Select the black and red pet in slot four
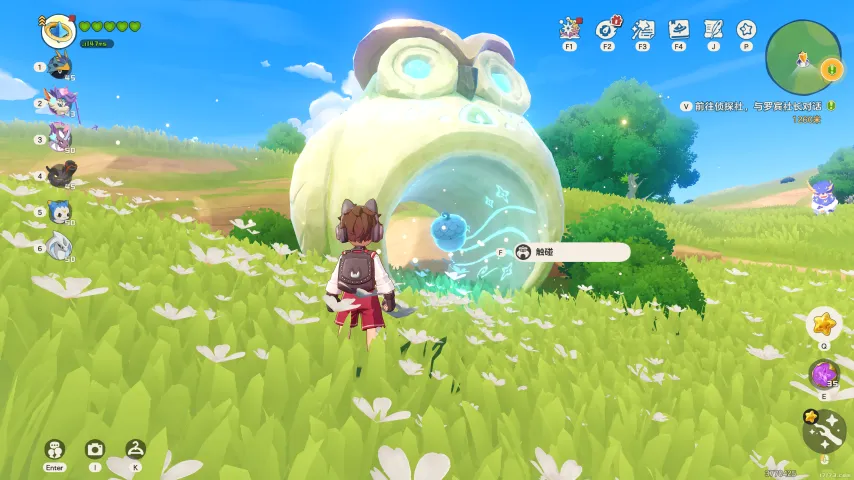Viewport: 854px width, 480px height. pyautogui.click(x=61, y=175)
